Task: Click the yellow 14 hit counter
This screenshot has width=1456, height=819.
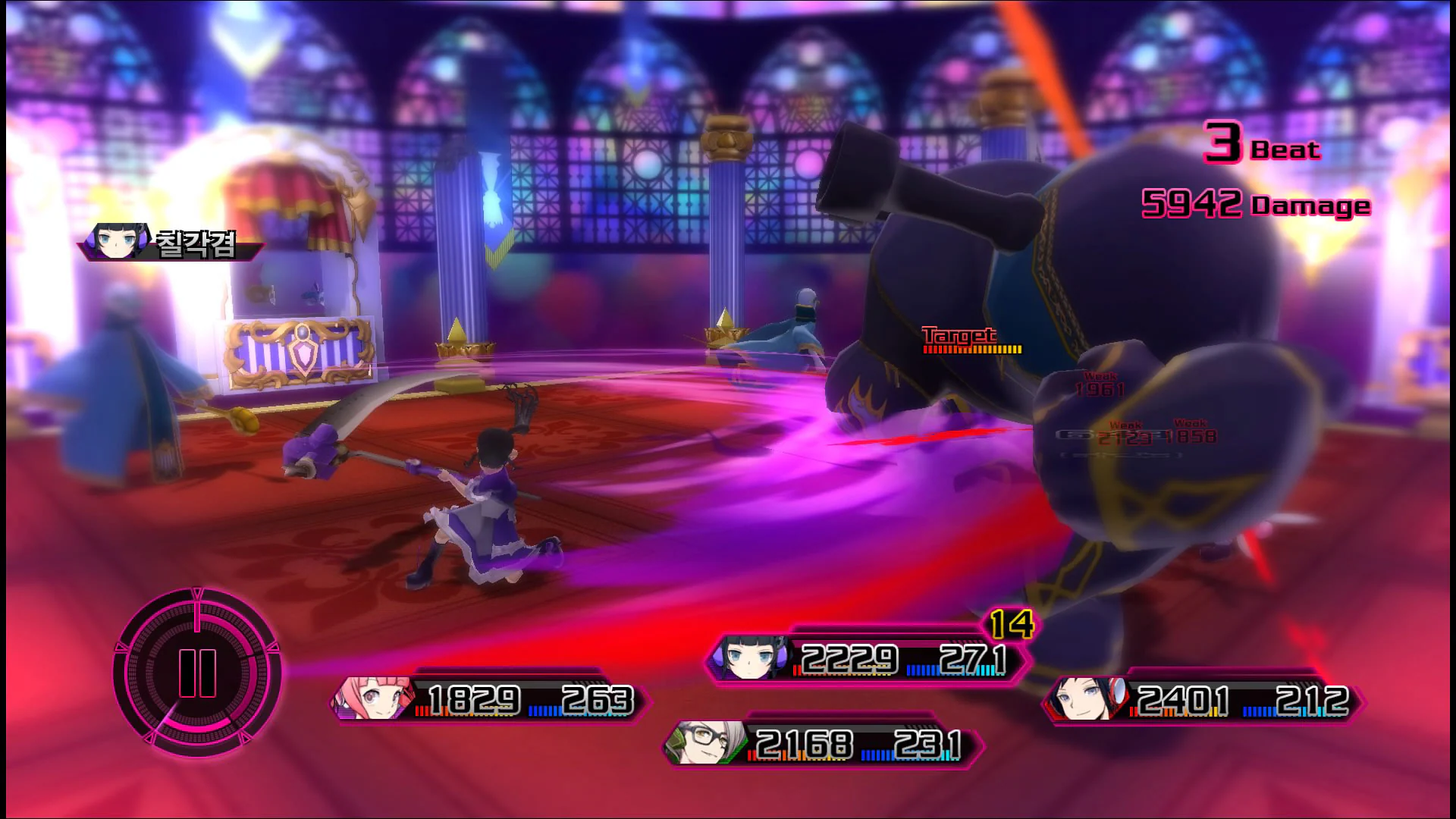Action: [x=1014, y=623]
